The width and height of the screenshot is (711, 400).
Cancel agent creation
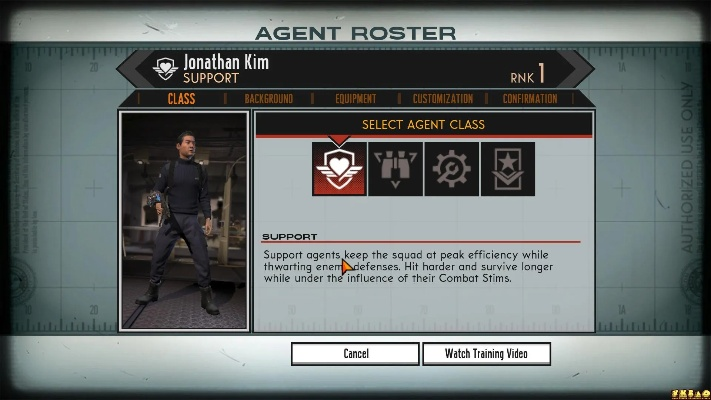point(355,353)
